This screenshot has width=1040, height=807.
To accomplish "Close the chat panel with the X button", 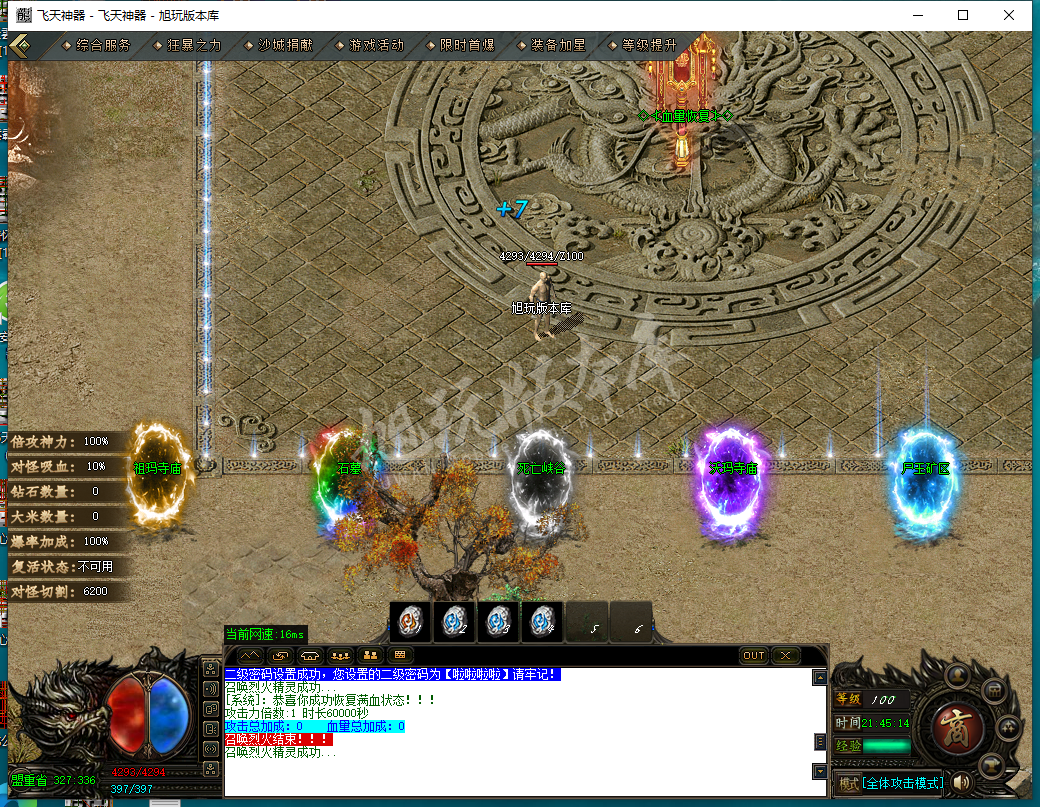I will pyautogui.click(x=786, y=656).
